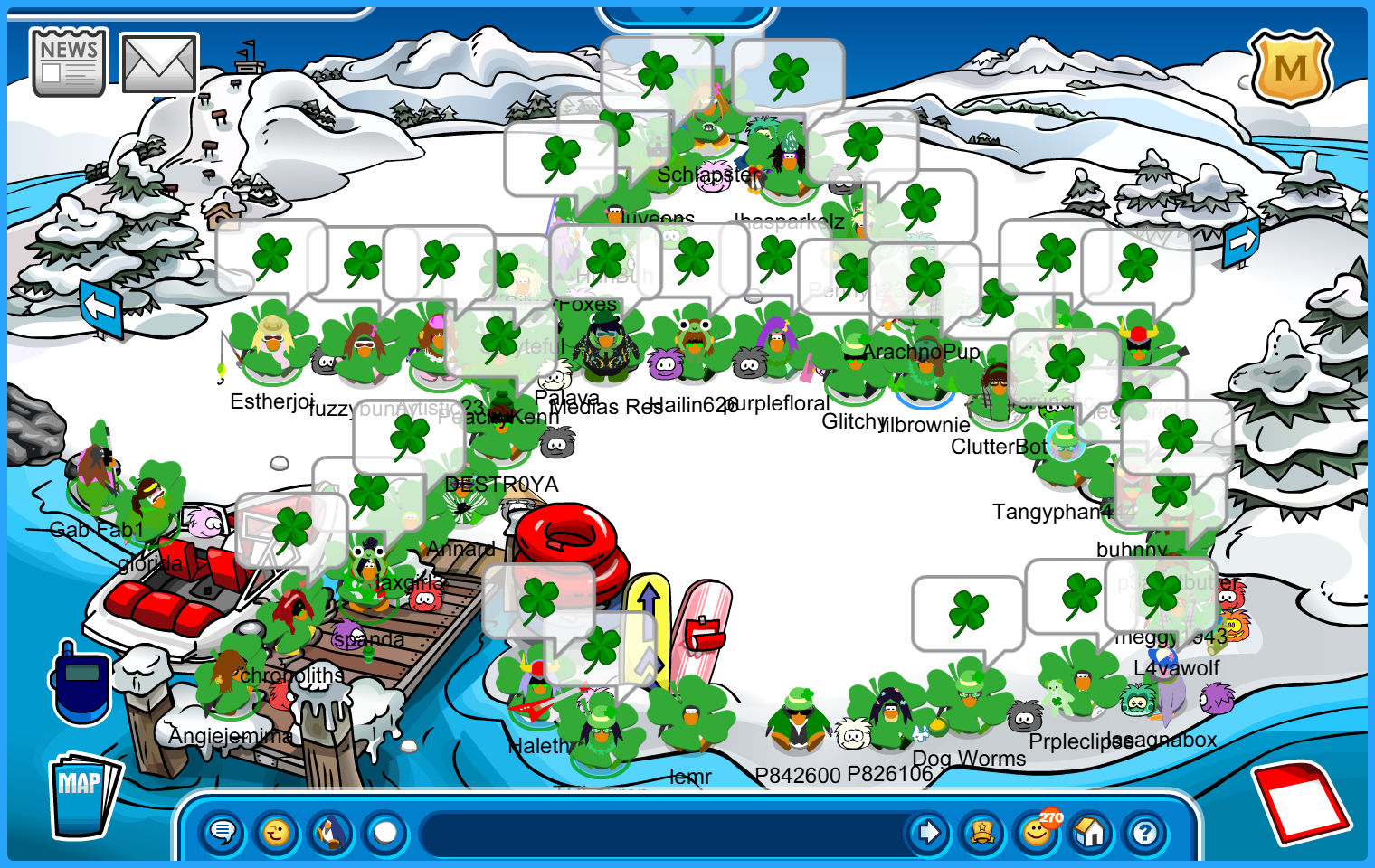Image resolution: width=1375 pixels, height=868 pixels.
Task: Open the mail envelope
Action: pos(159,63)
